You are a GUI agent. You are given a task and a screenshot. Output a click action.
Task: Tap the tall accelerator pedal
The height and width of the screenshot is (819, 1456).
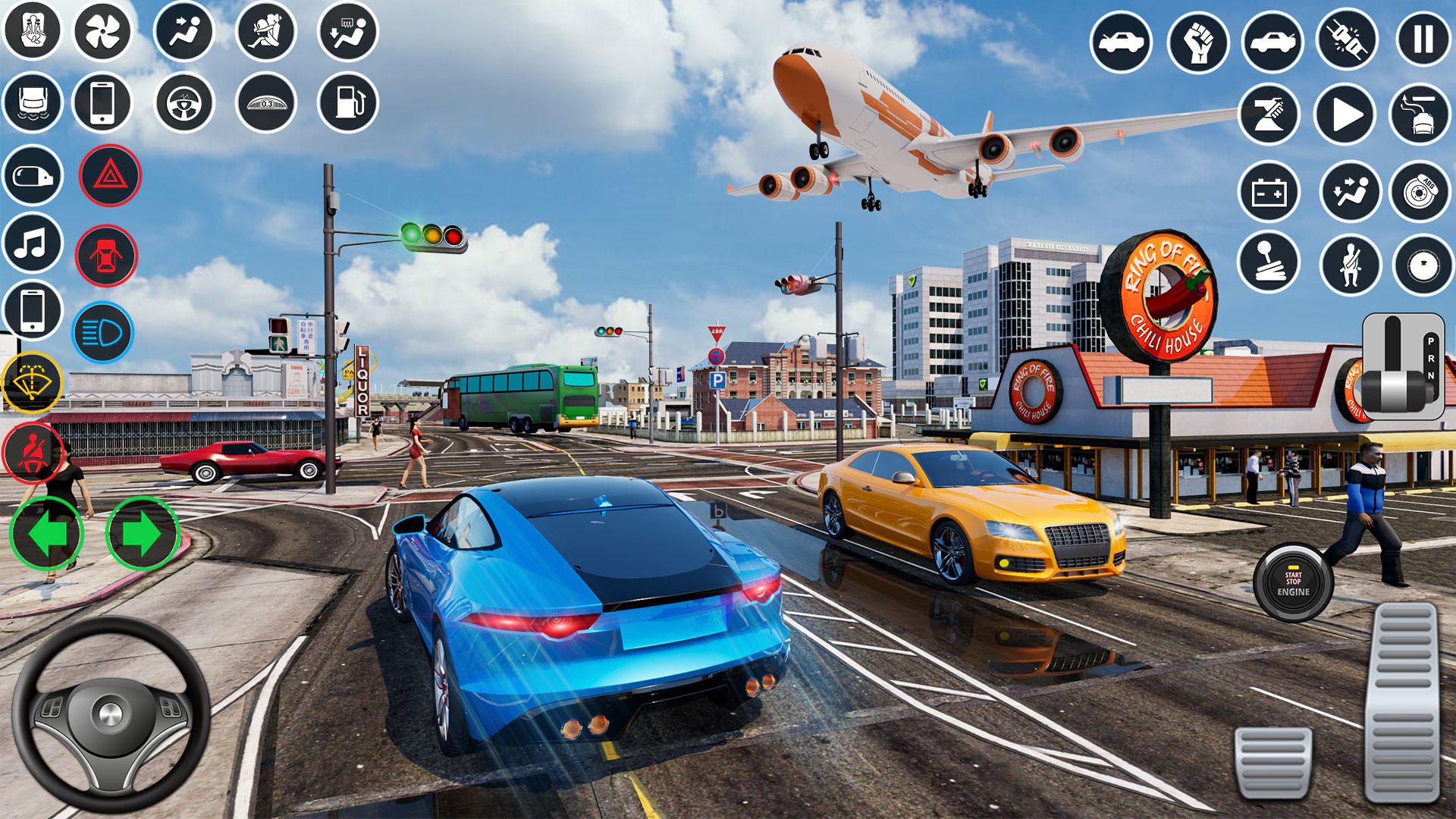(1404, 701)
